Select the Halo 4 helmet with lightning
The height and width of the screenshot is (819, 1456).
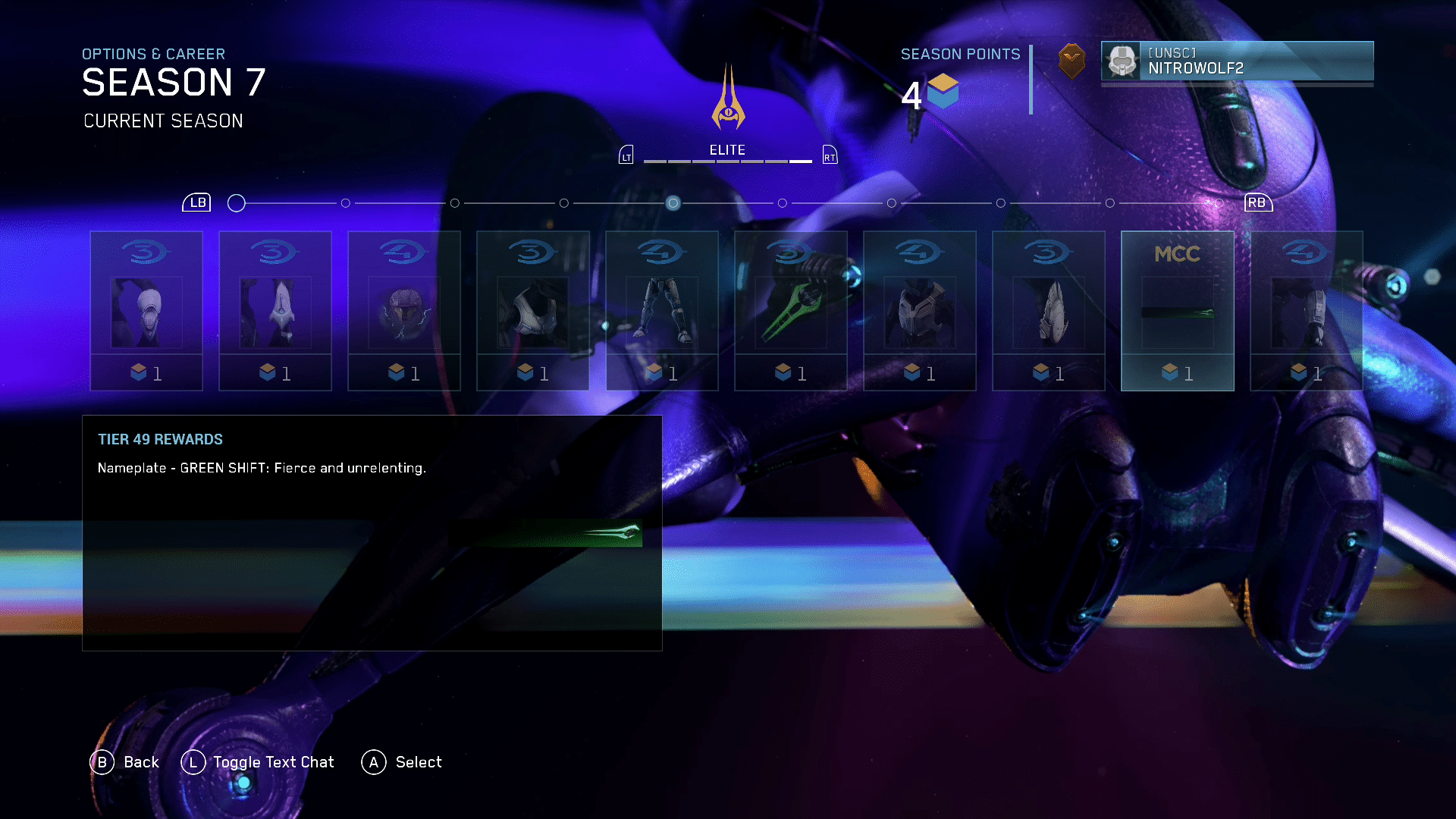click(404, 311)
